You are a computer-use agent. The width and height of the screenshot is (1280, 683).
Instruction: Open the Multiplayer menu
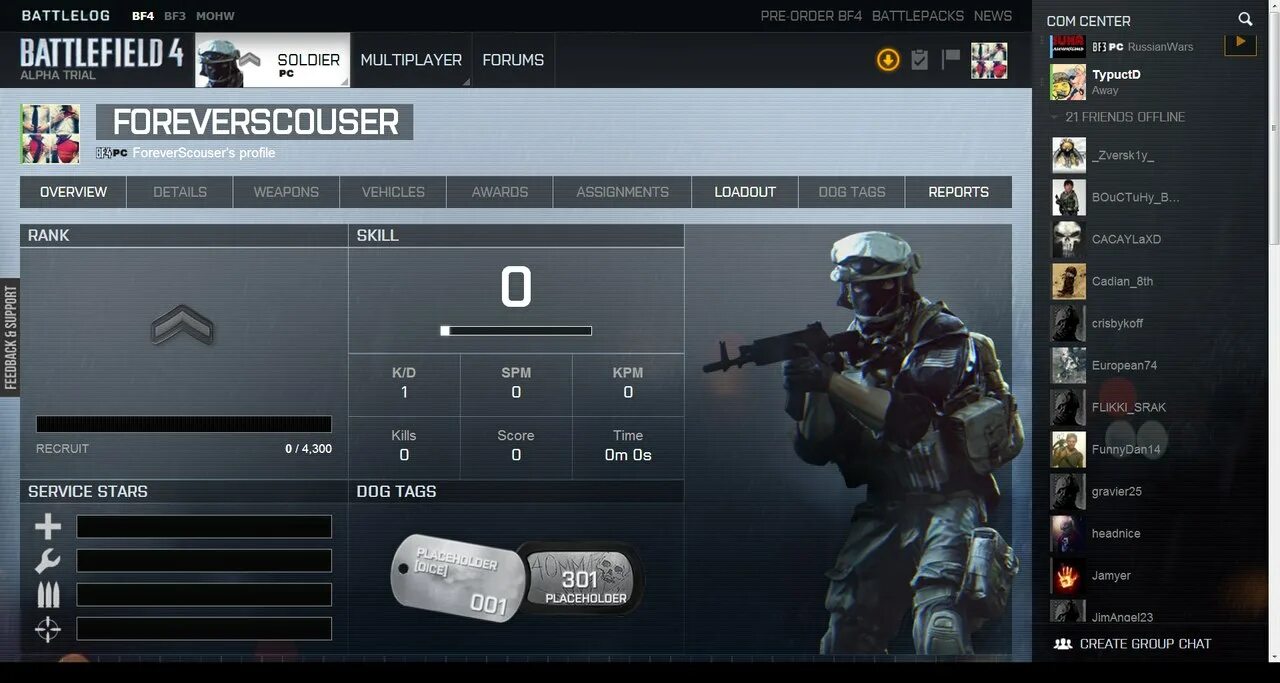[x=411, y=60]
